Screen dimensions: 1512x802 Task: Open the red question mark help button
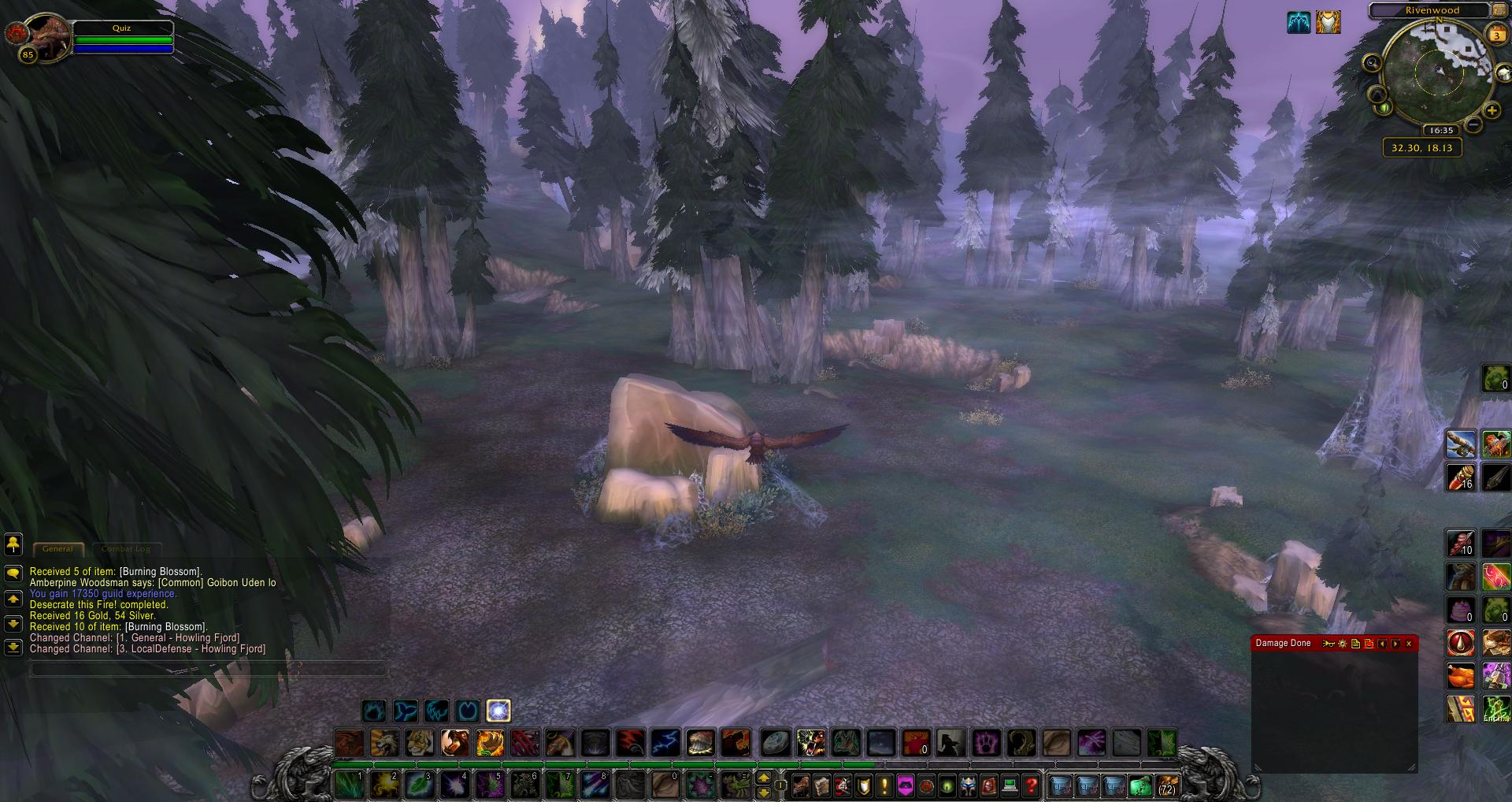coord(1032,785)
